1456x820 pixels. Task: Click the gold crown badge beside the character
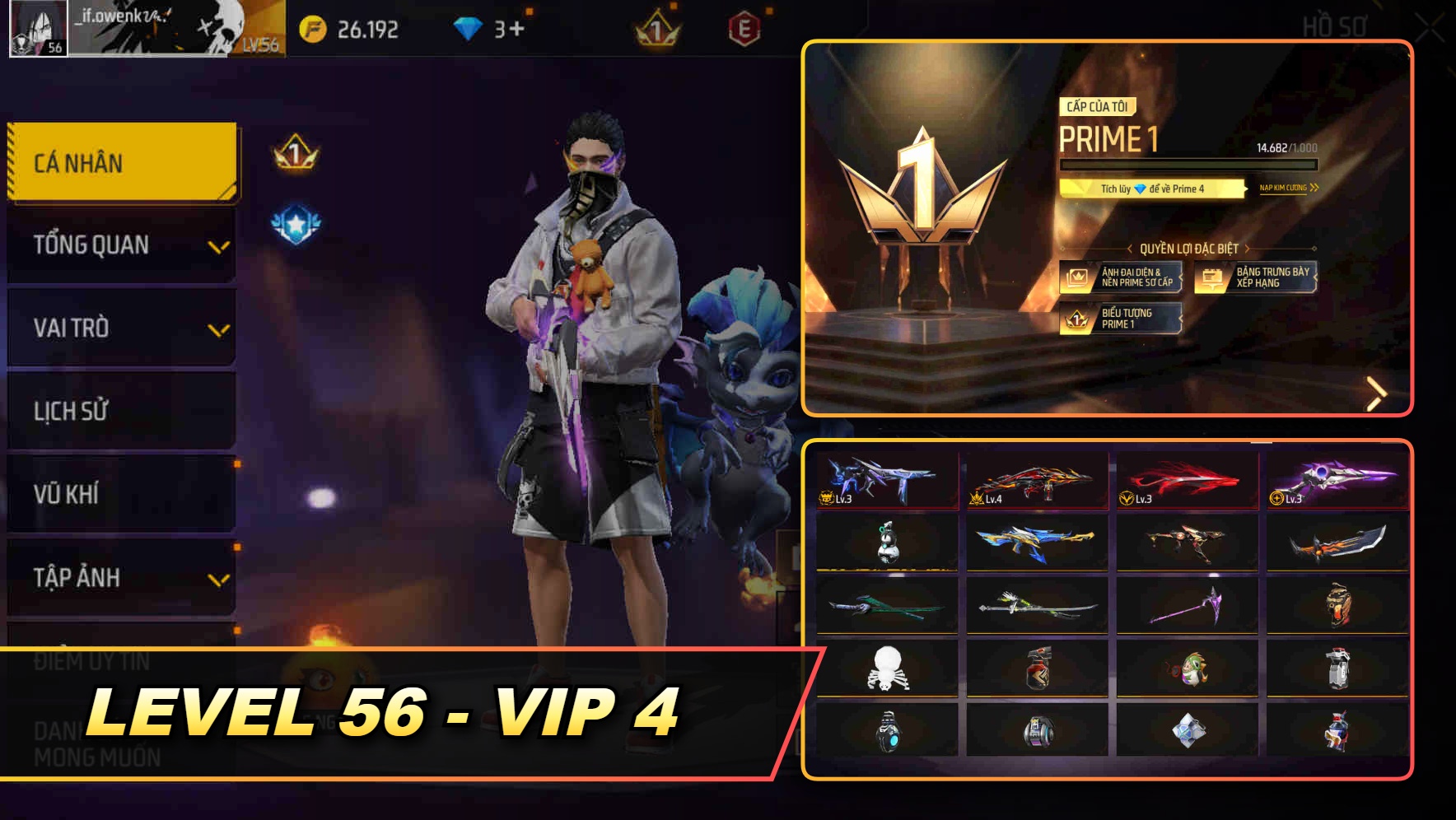[292, 151]
